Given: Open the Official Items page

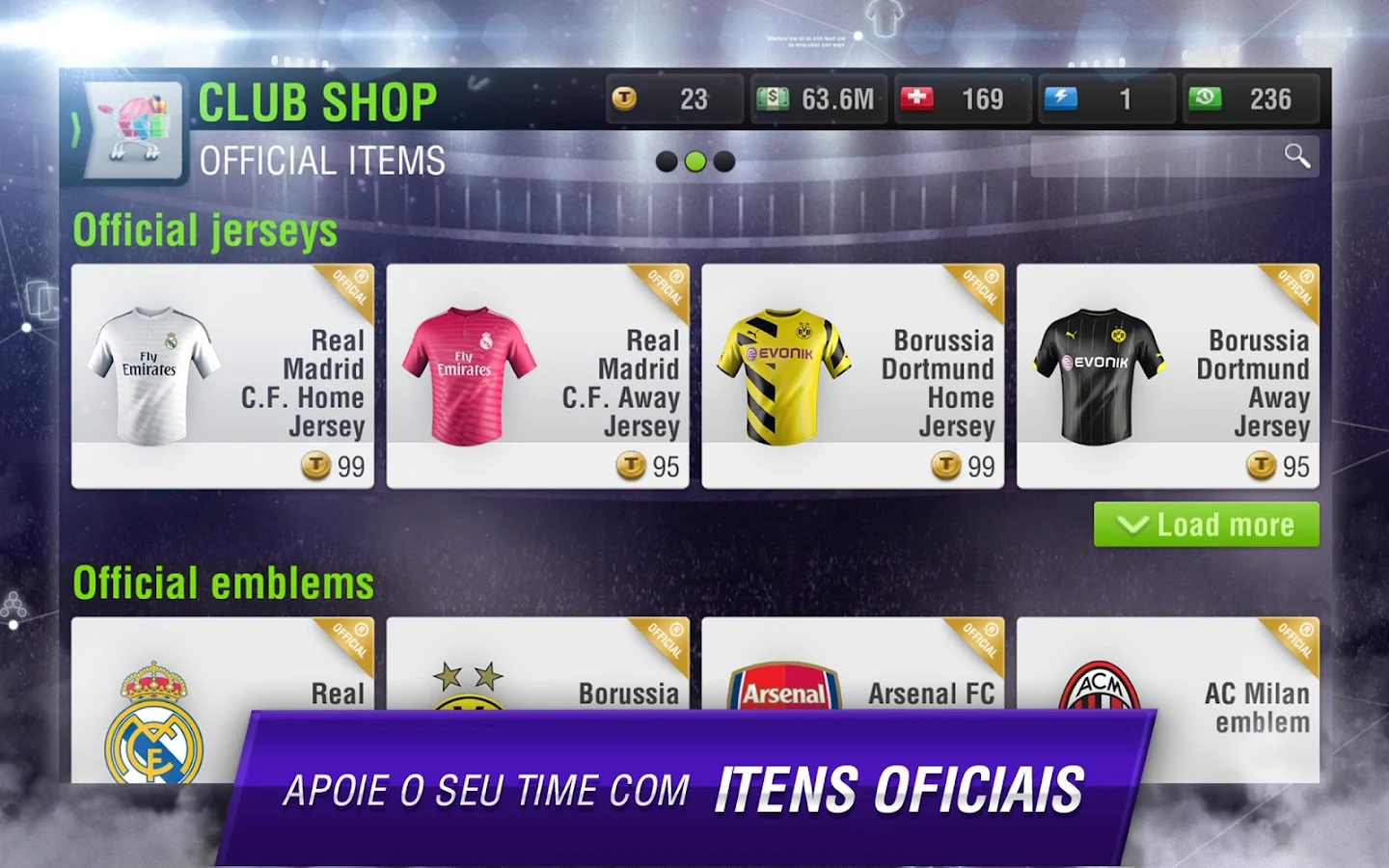Looking at the screenshot, I should [322, 160].
